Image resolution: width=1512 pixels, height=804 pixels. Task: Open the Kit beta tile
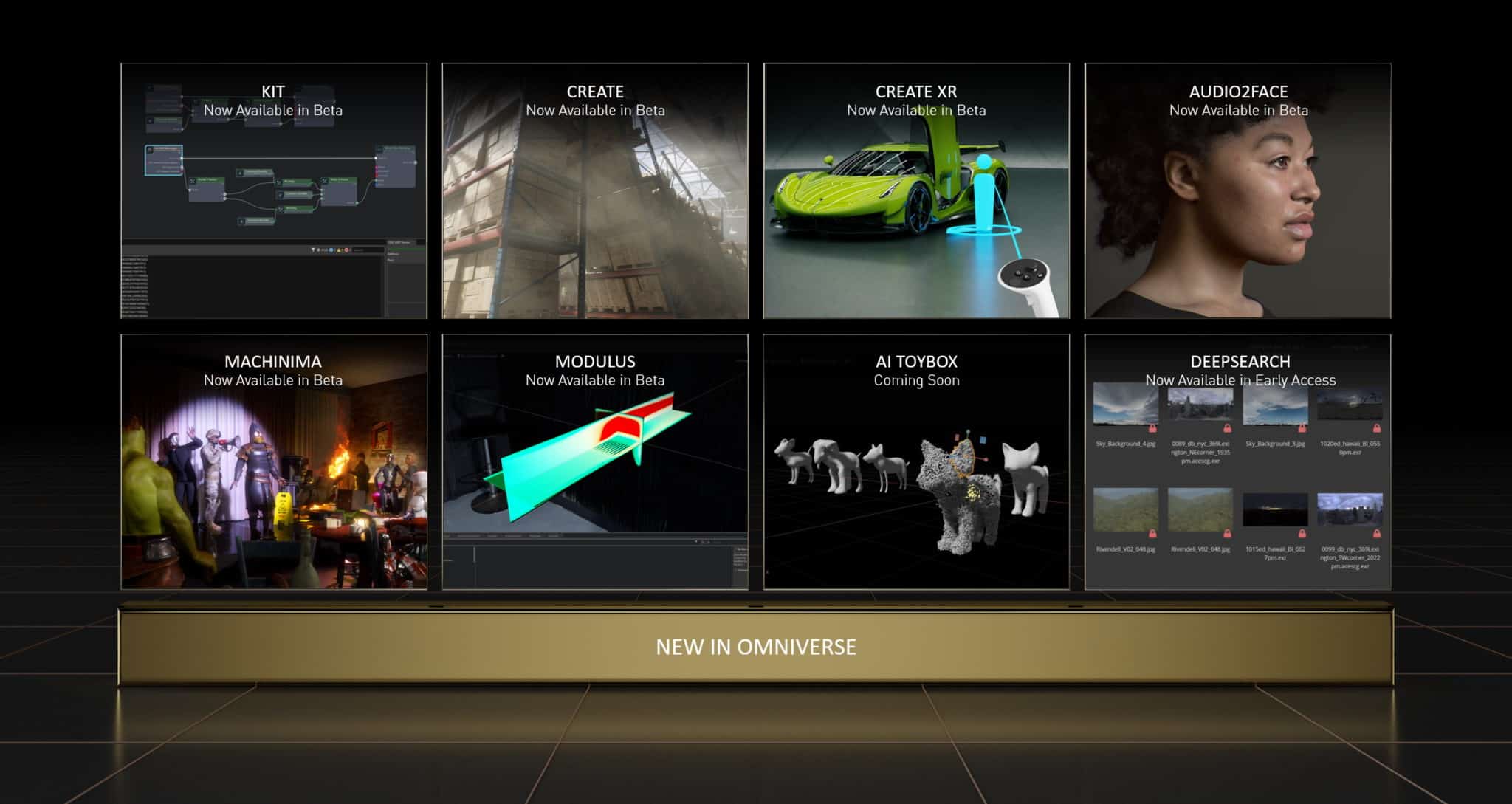[x=274, y=190]
